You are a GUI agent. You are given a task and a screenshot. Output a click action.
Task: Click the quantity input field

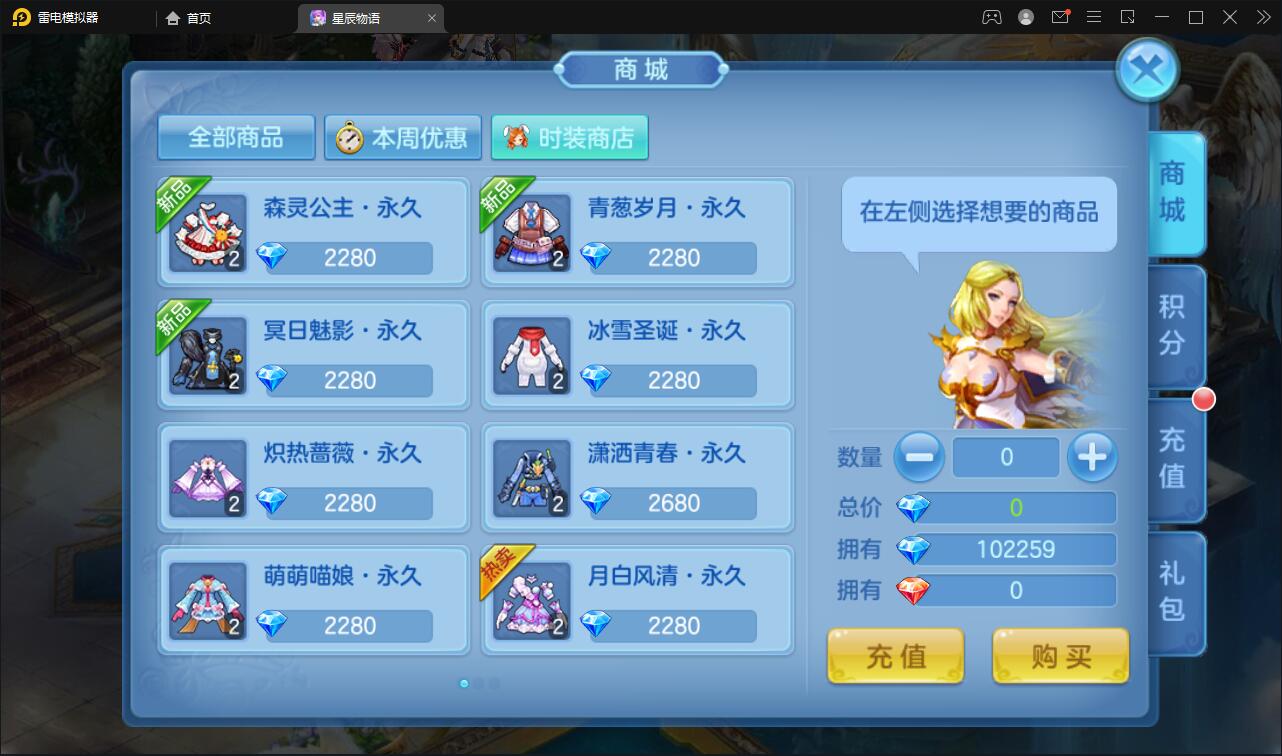tap(1006, 457)
